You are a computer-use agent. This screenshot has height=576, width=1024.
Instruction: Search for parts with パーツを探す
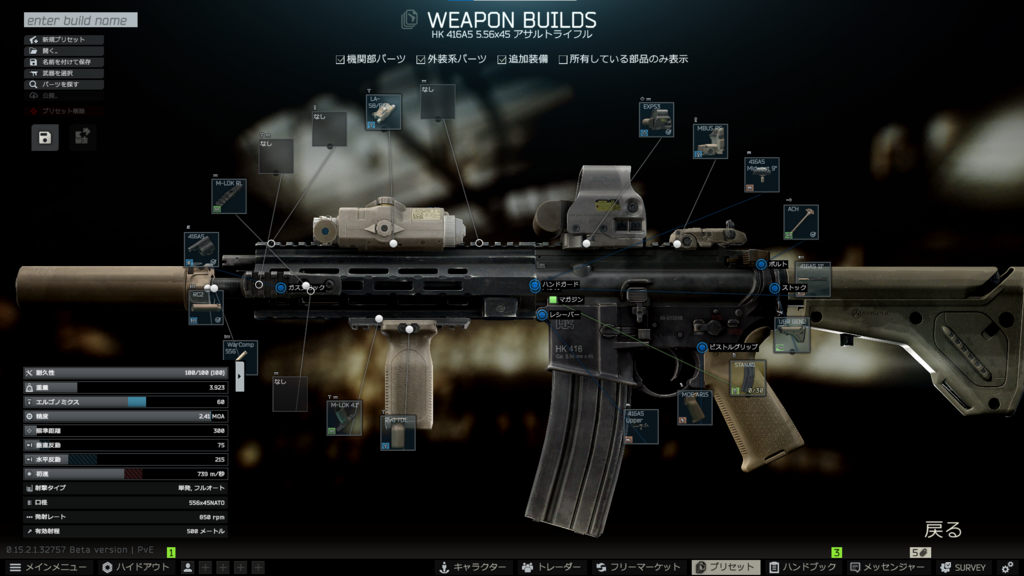pos(63,85)
